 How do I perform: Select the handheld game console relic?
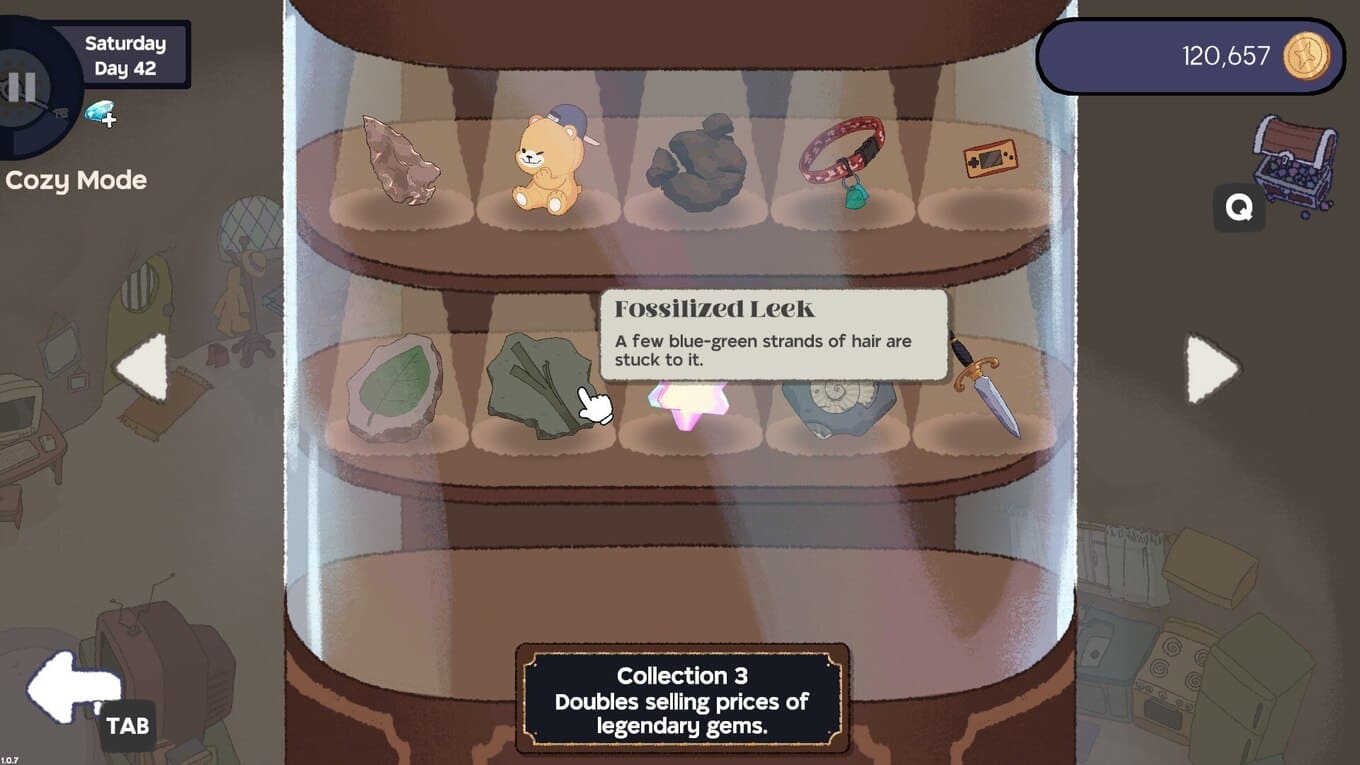pos(989,159)
